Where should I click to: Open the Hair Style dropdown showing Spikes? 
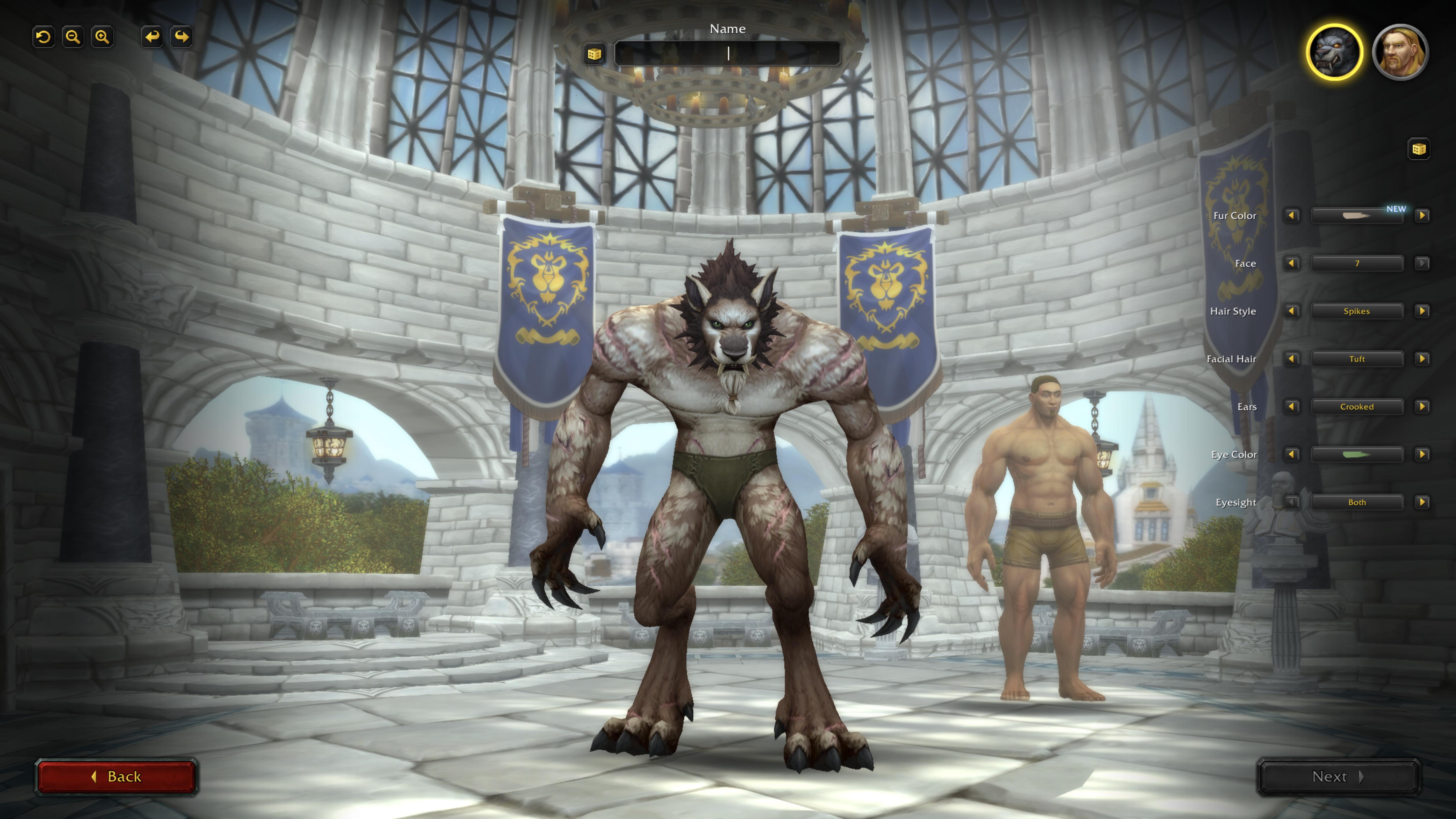click(x=1356, y=311)
